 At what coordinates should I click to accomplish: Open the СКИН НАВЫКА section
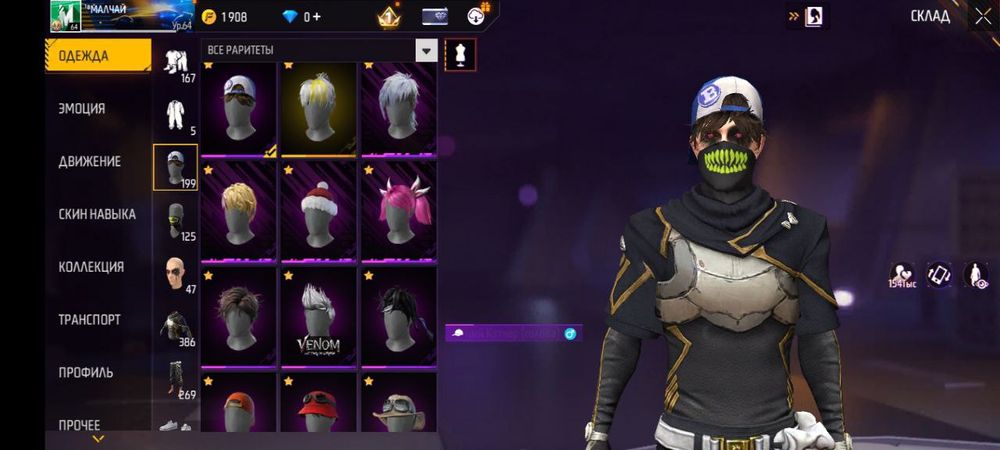click(x=97, y=214)
